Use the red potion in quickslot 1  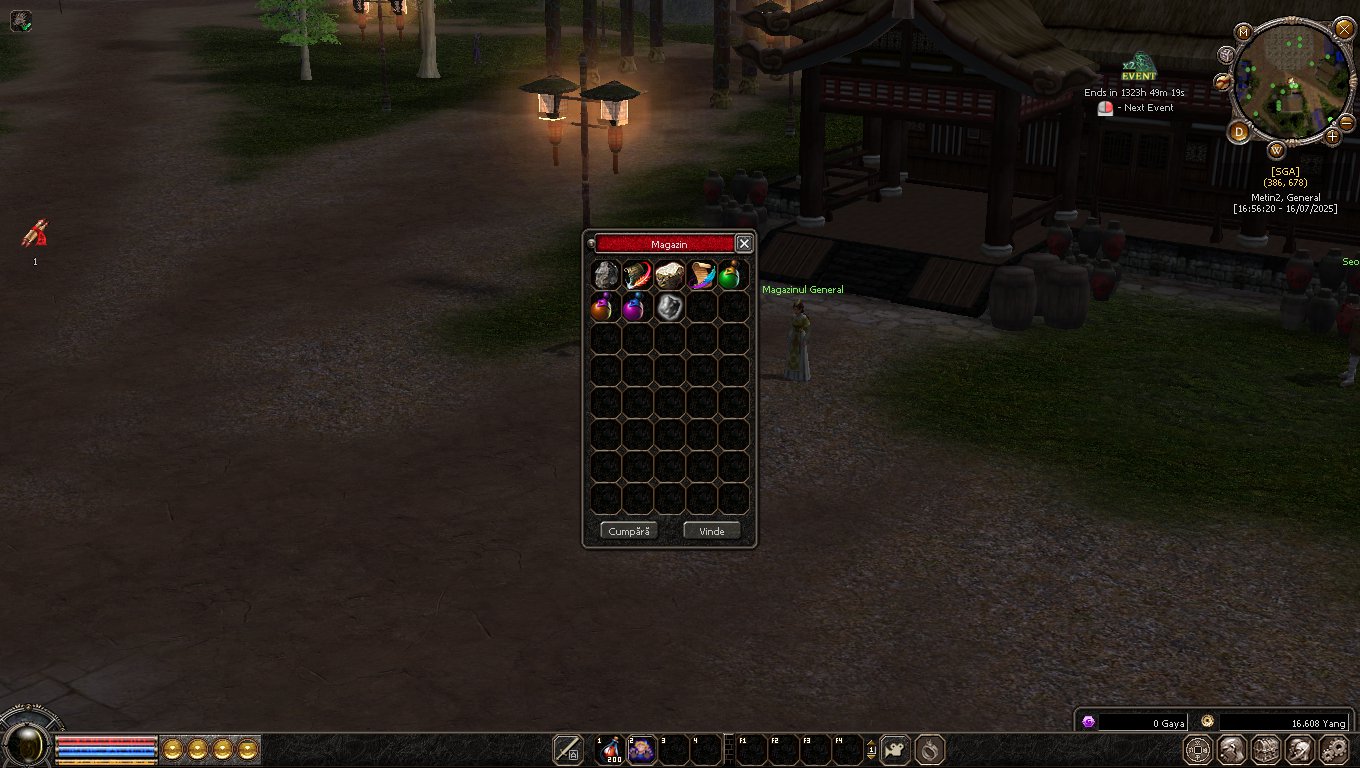click(610, 748)
